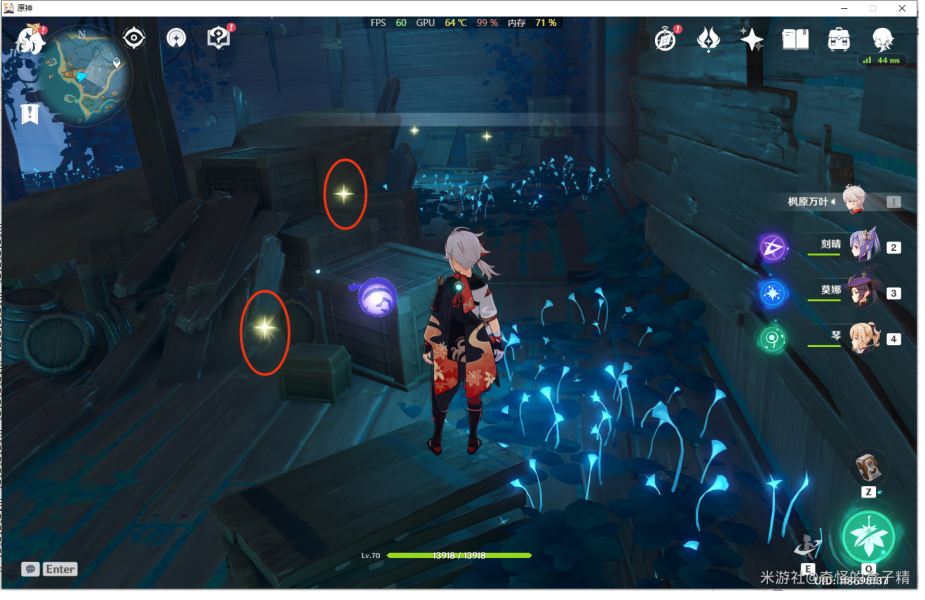
Task: Open the Battle Pass emblem
Action: click(709, 39)
